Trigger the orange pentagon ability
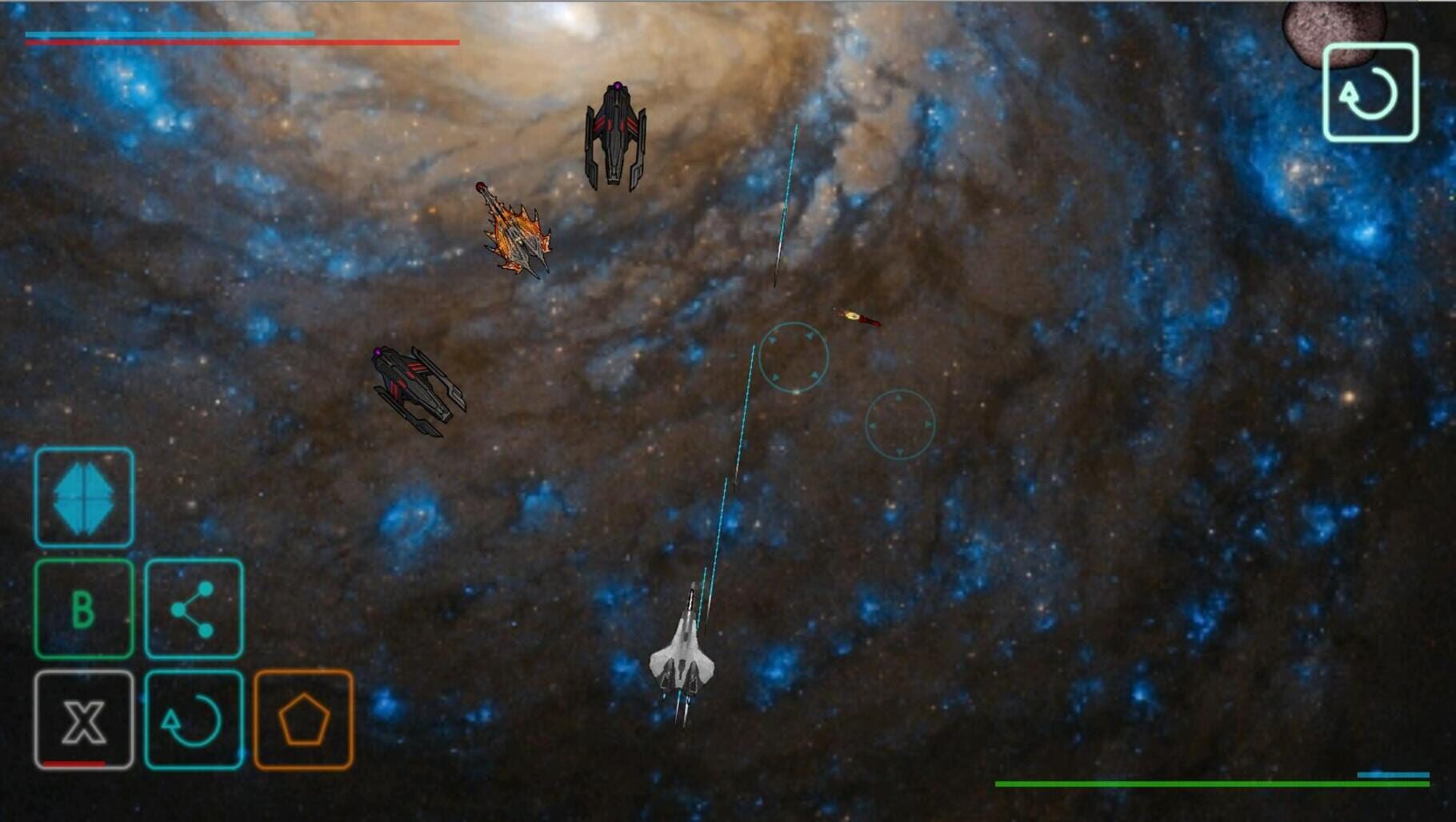Screen dimensions: 1456x822 point(303,720)
